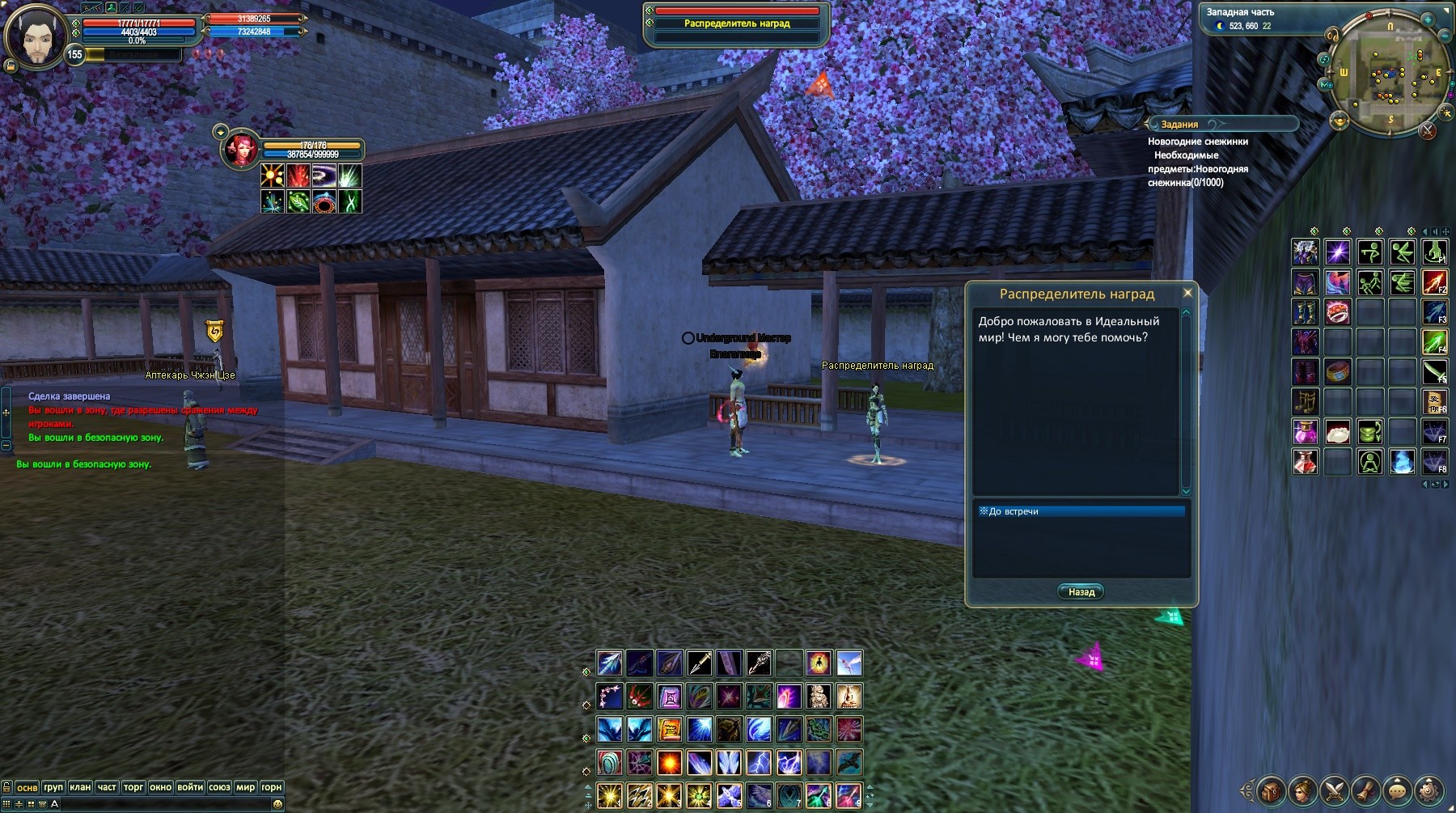Activate the meditation pose skill icon
The image size is (1456, 813).
coord(1369,462)
